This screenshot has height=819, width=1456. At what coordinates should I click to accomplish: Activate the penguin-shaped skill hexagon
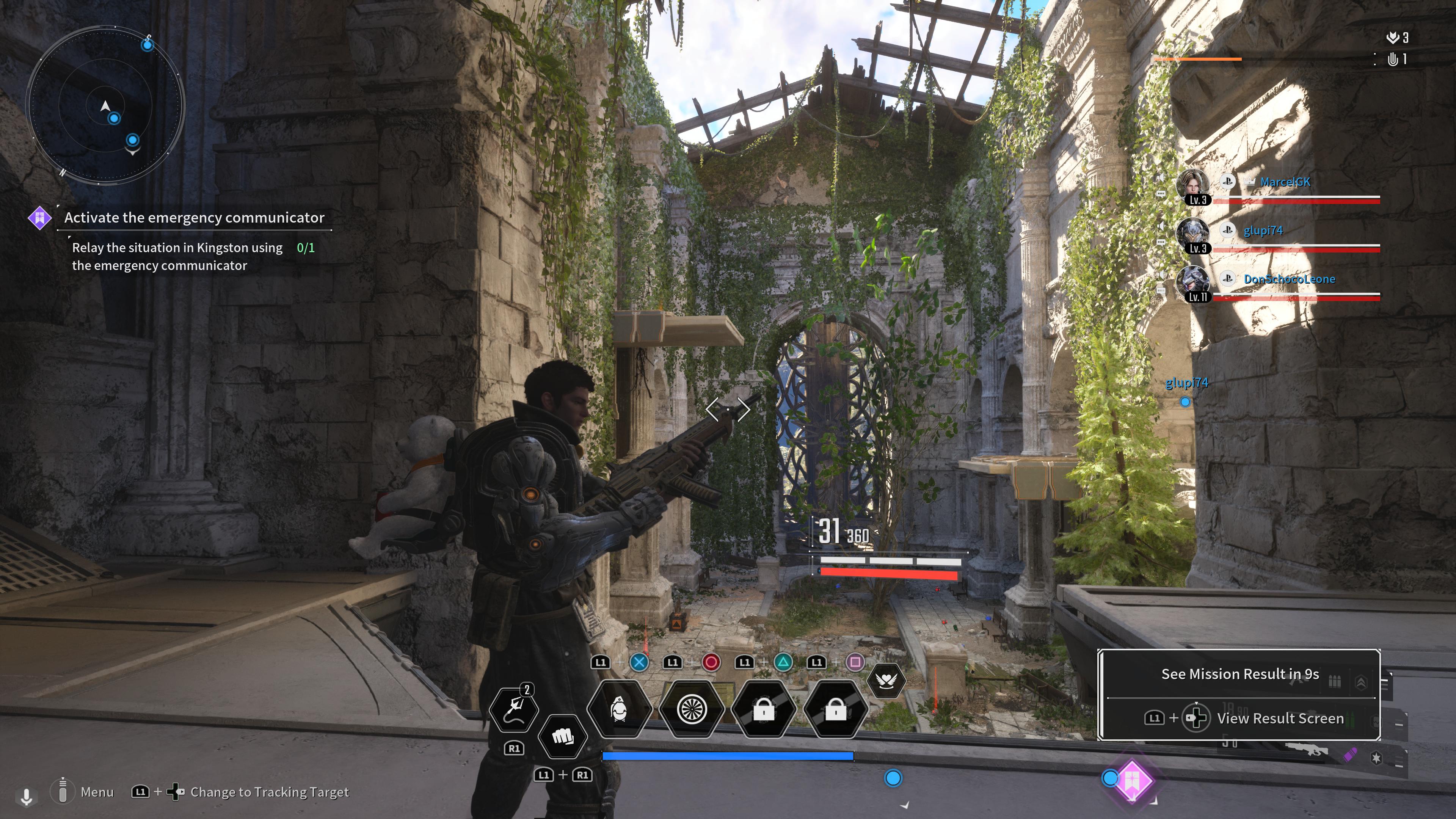[620, 709]
